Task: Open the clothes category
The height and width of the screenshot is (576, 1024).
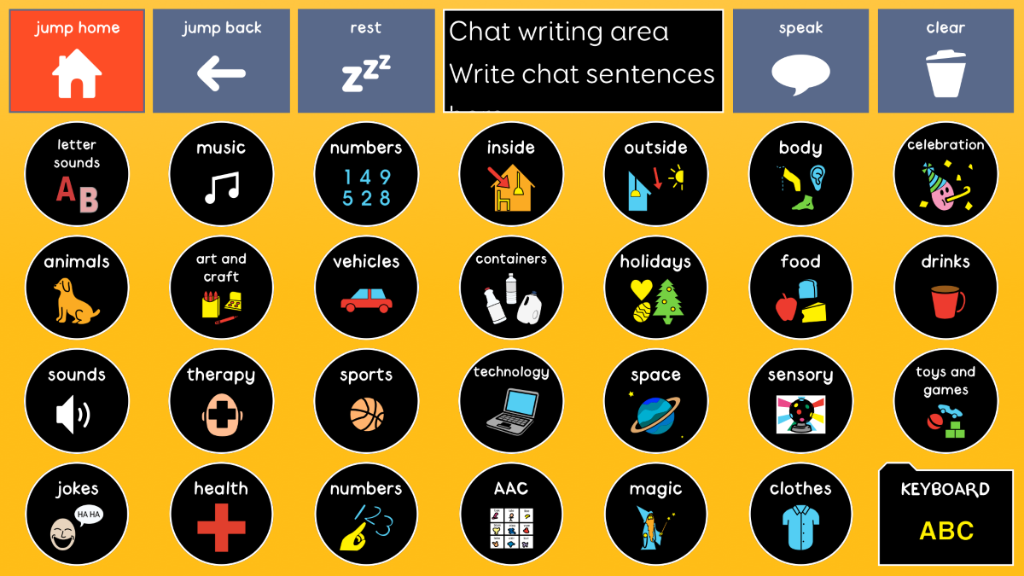Action: 800,516
